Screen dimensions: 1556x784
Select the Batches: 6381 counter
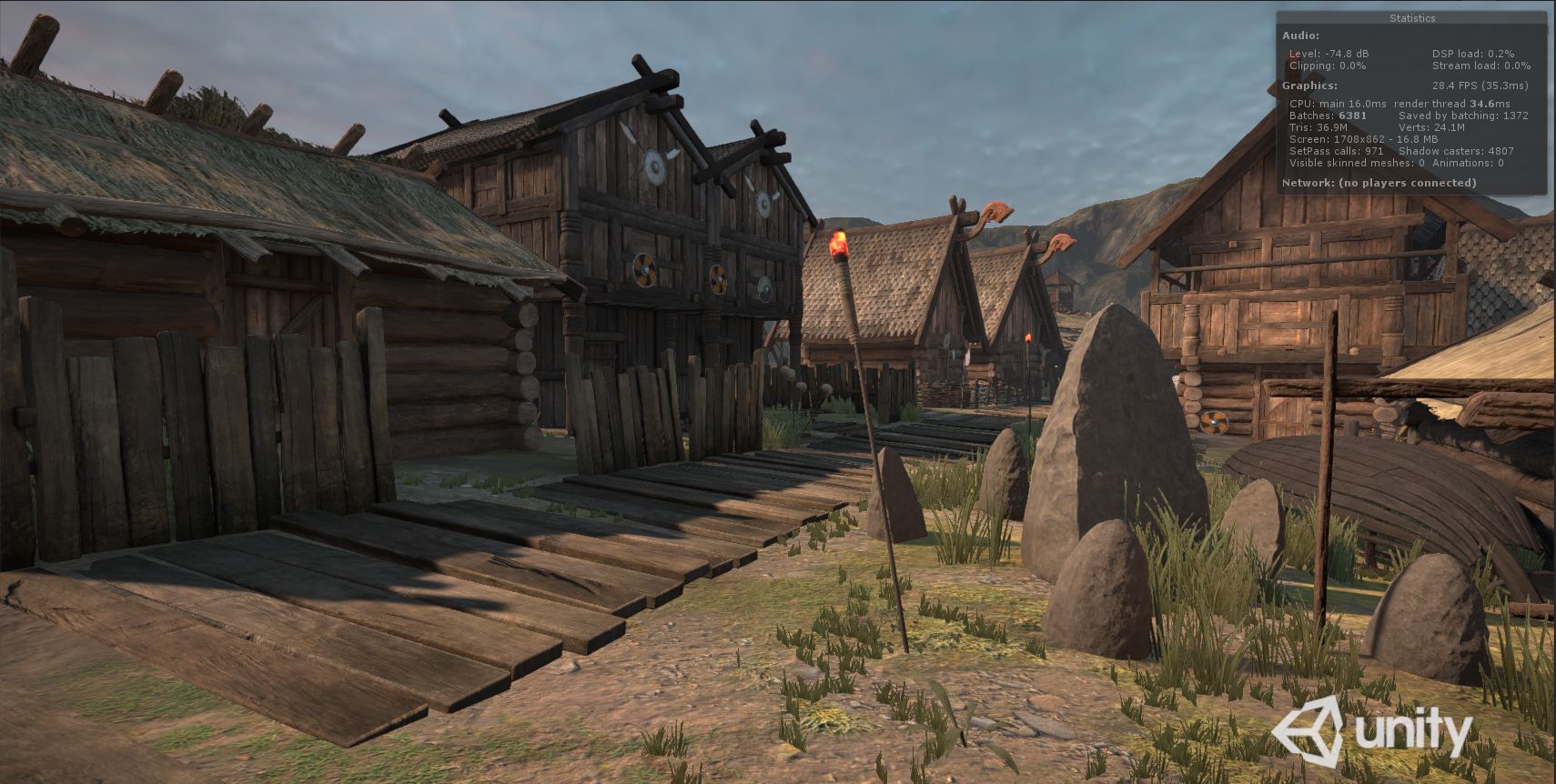[x=1327, y=116]
